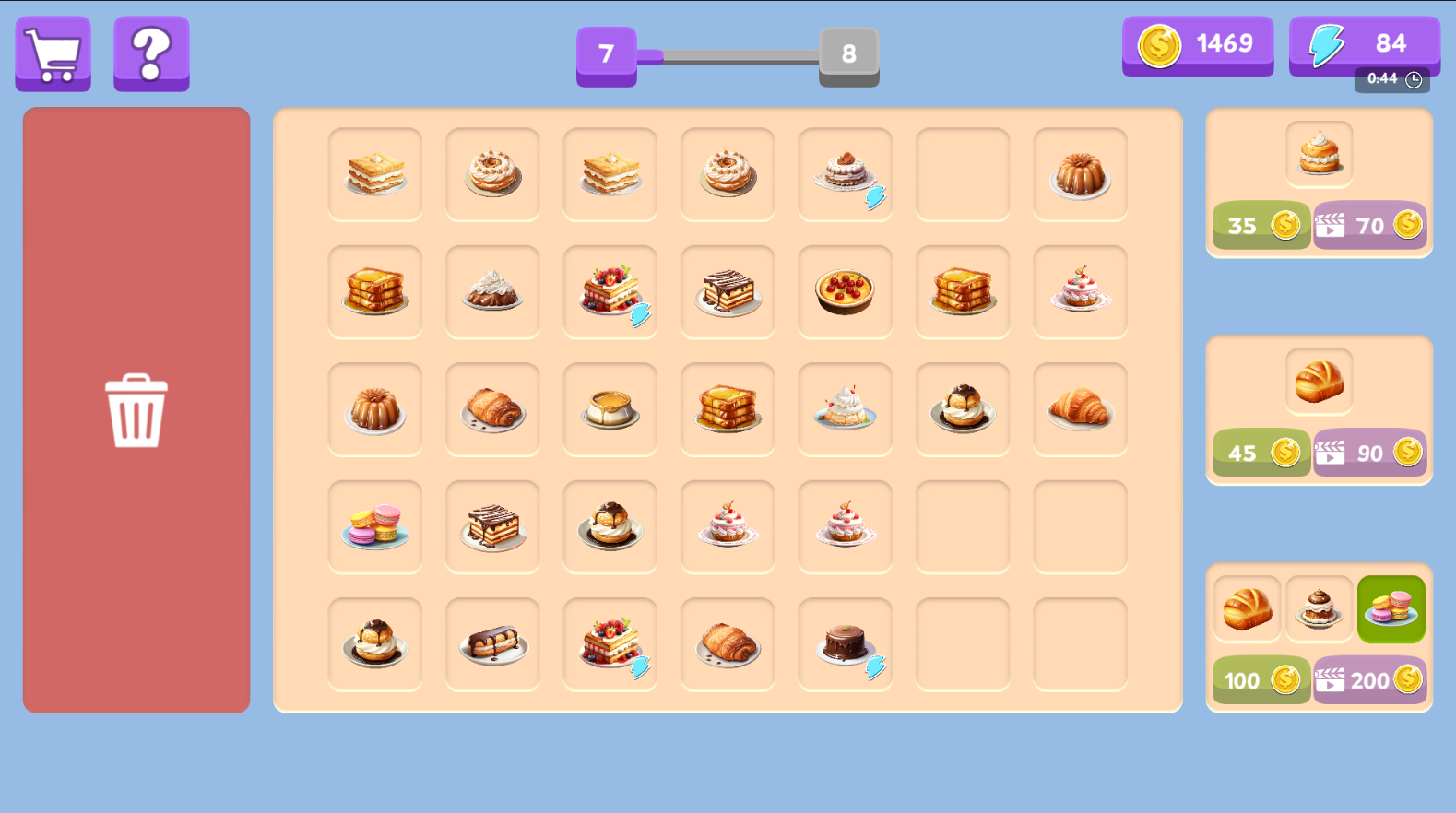Select the bread loaf option in the bottom panel
The height and width of the screenshot is (813, 1456).
coord(1247,609)
